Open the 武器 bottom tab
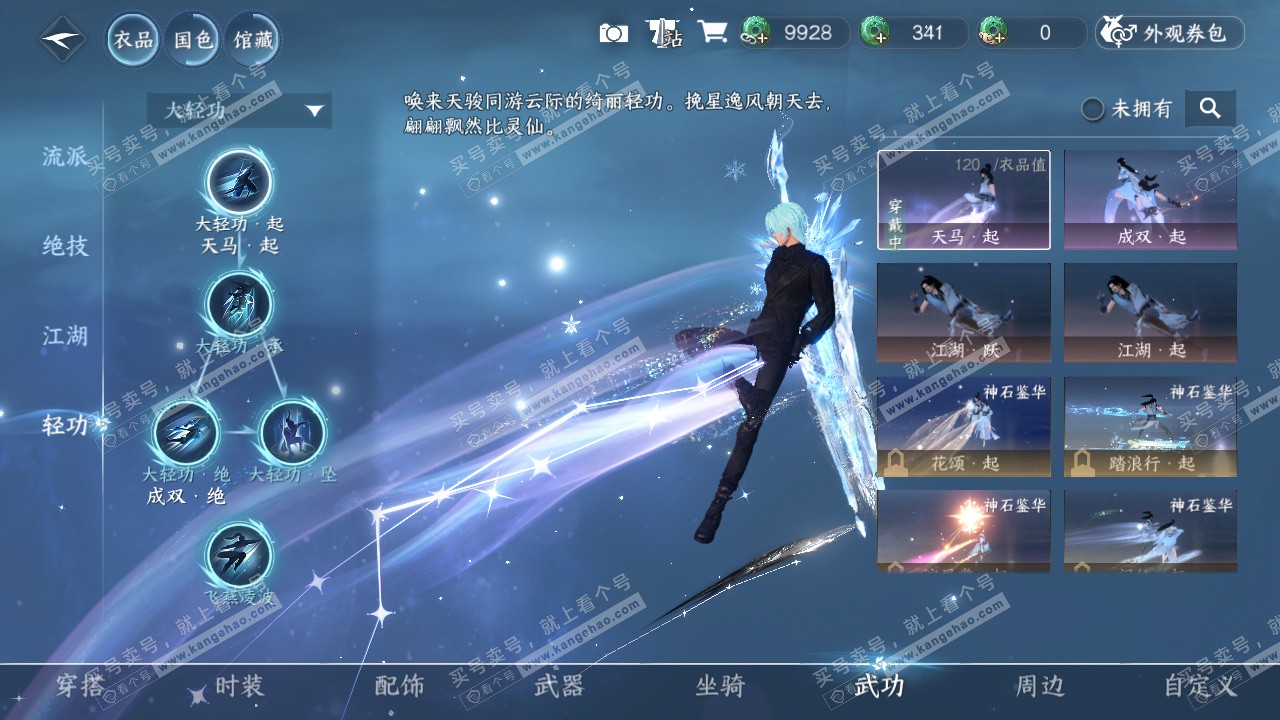The width and height of the screenshot is (1280, 720). (559, 686)
